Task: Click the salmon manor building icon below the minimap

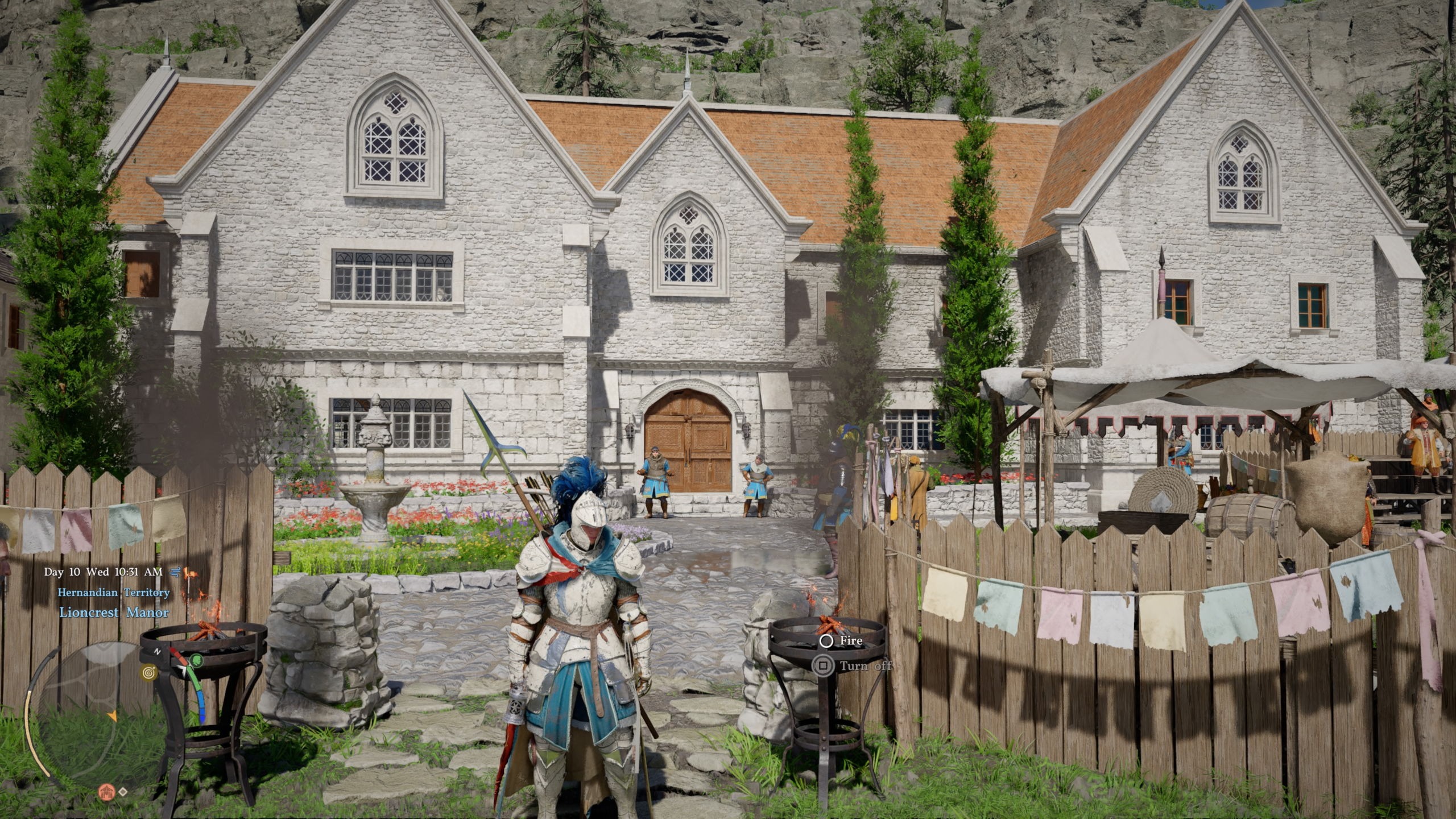Action: 106,792
